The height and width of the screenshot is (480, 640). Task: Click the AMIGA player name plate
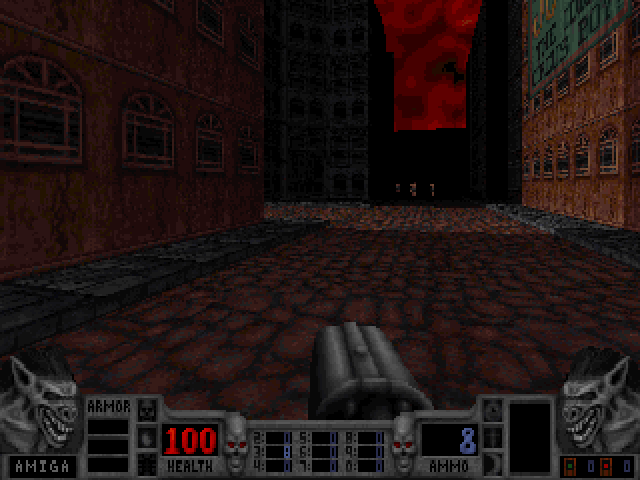[x=40, y=464]
